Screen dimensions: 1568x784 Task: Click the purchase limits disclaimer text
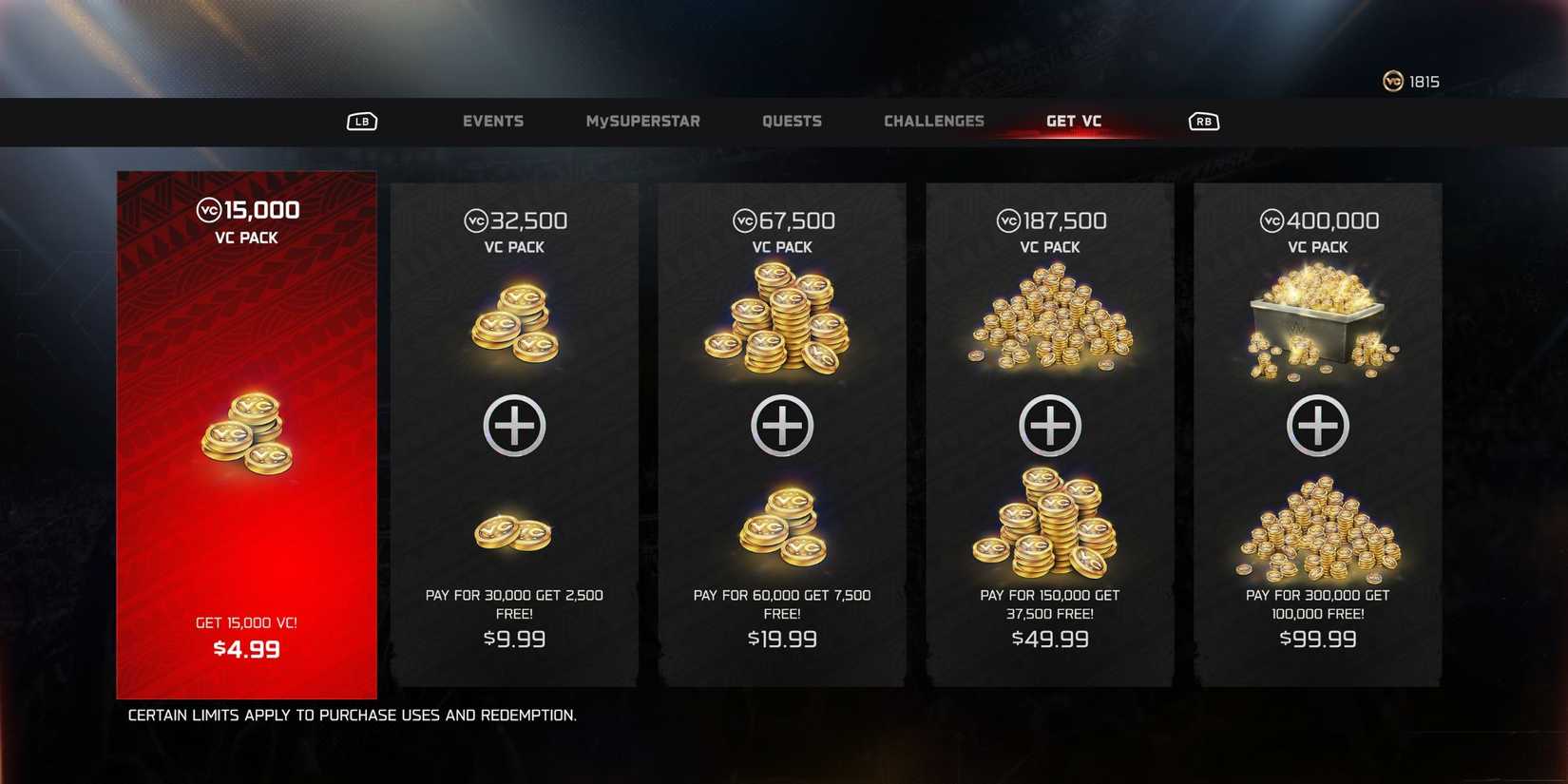(x=352, y=716)
